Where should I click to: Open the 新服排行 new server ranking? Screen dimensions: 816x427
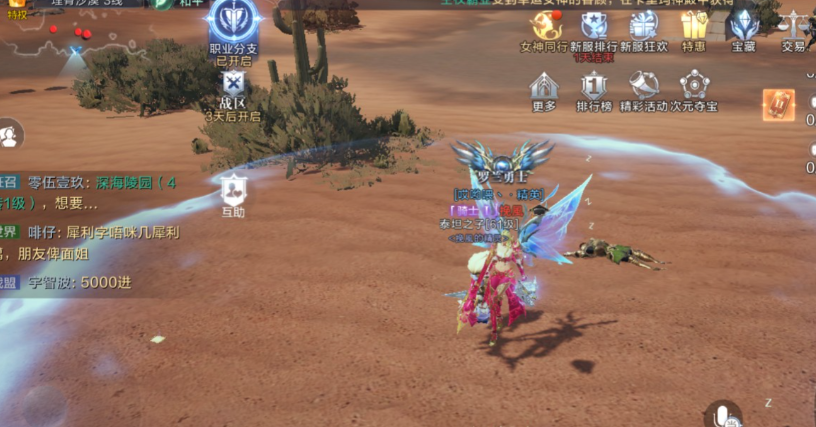click(594, 26)
